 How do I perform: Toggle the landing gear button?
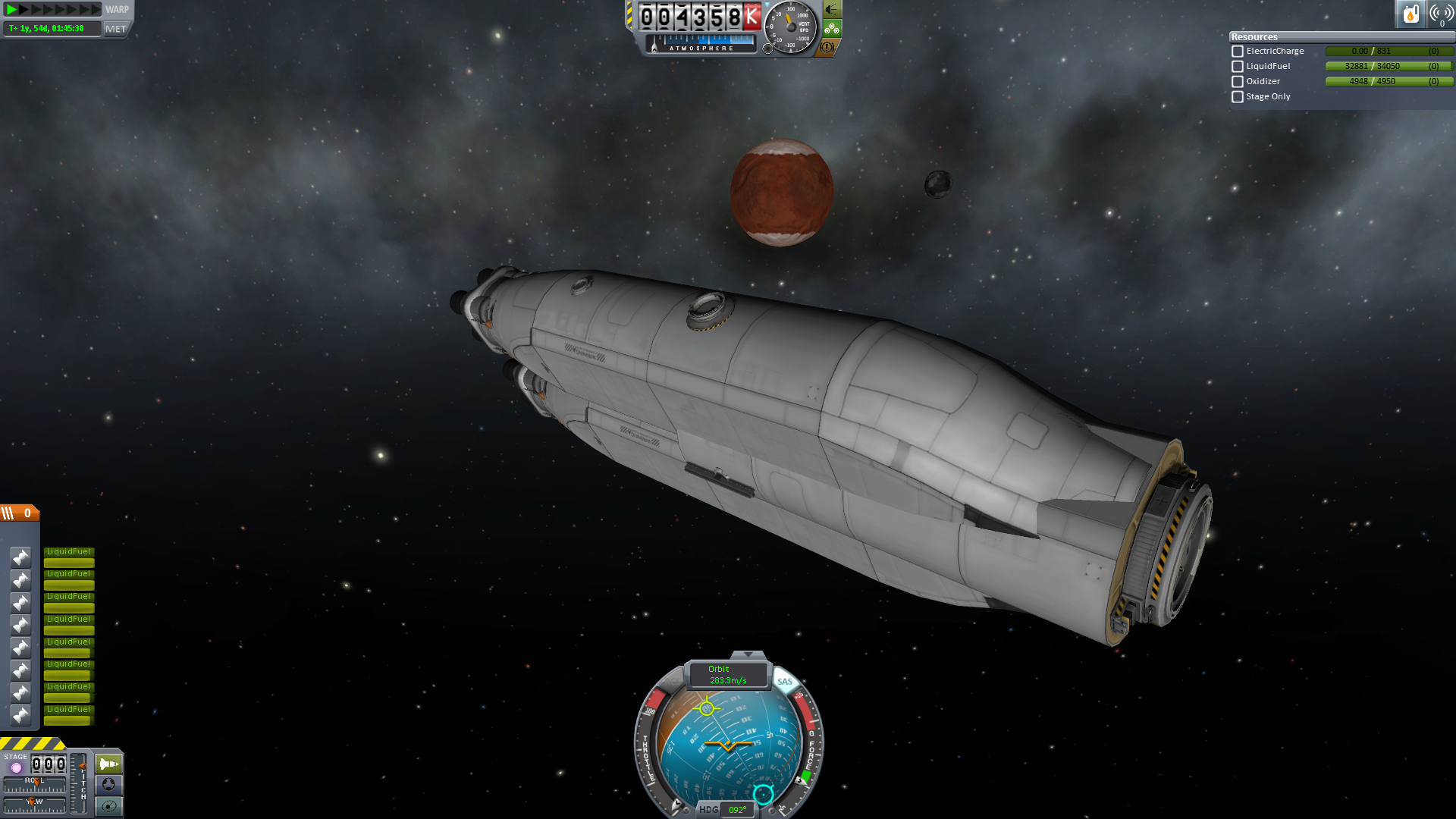click(832, 29)
